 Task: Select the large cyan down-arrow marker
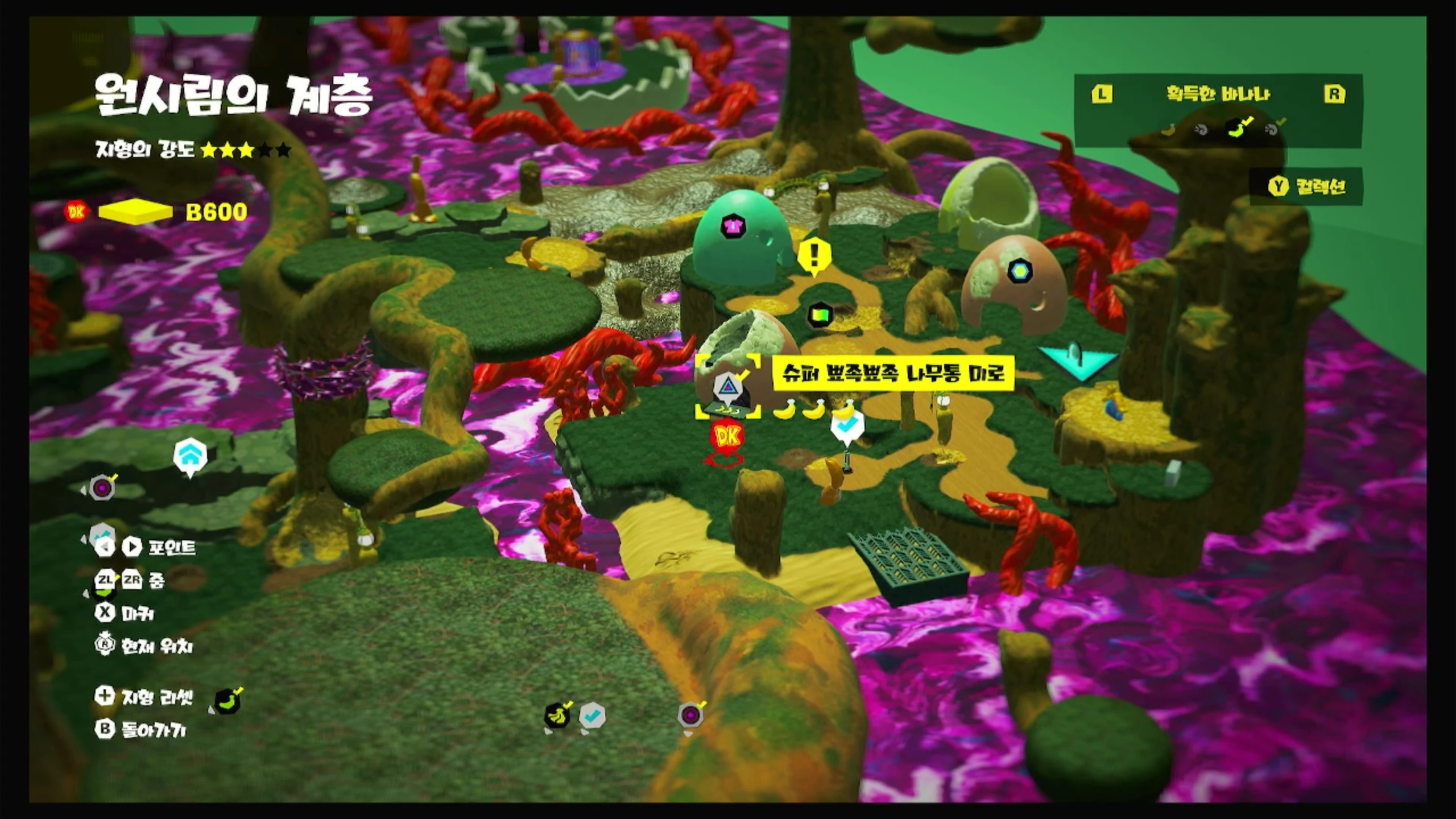click(1078, 362)
